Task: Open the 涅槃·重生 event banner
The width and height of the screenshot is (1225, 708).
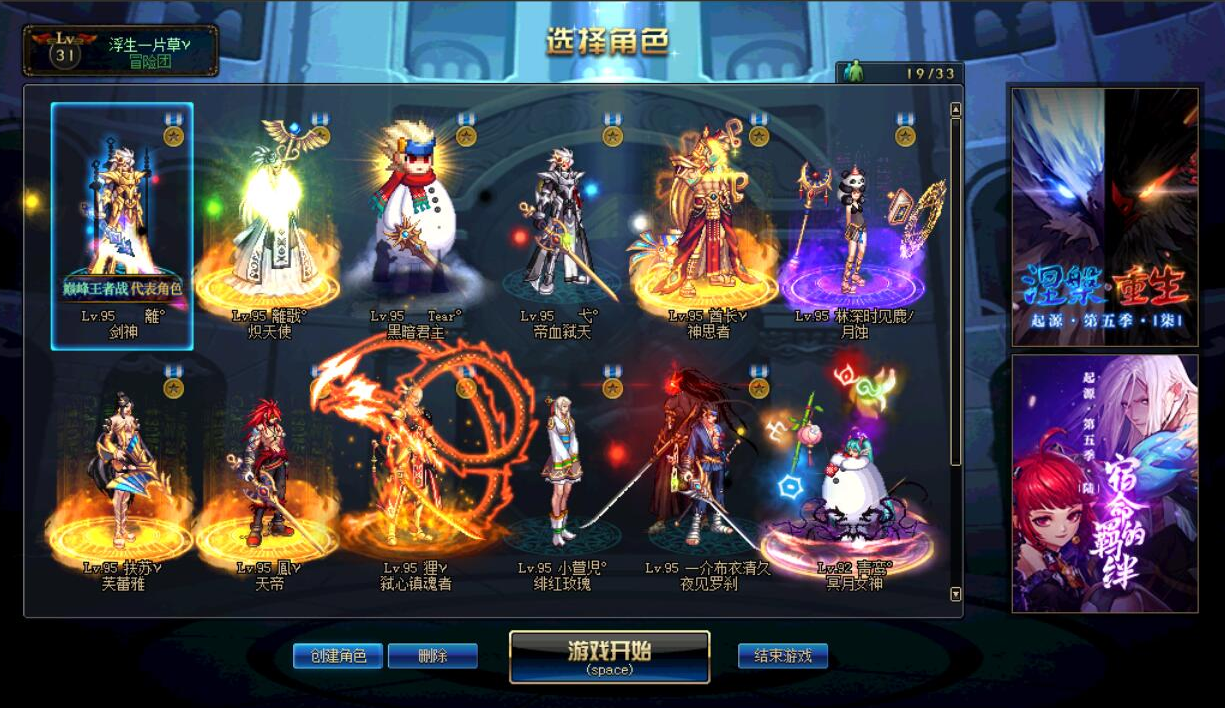Action: pyautogui.click(x=1105, y=217)
